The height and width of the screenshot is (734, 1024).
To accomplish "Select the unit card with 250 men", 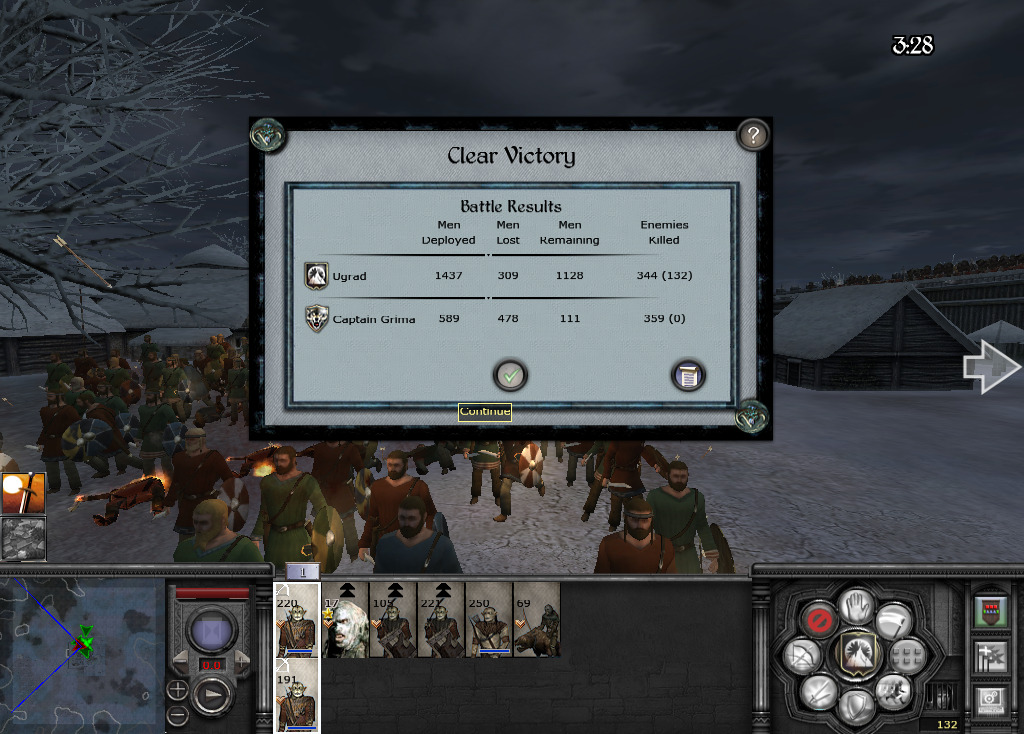I will click(489, 620).
